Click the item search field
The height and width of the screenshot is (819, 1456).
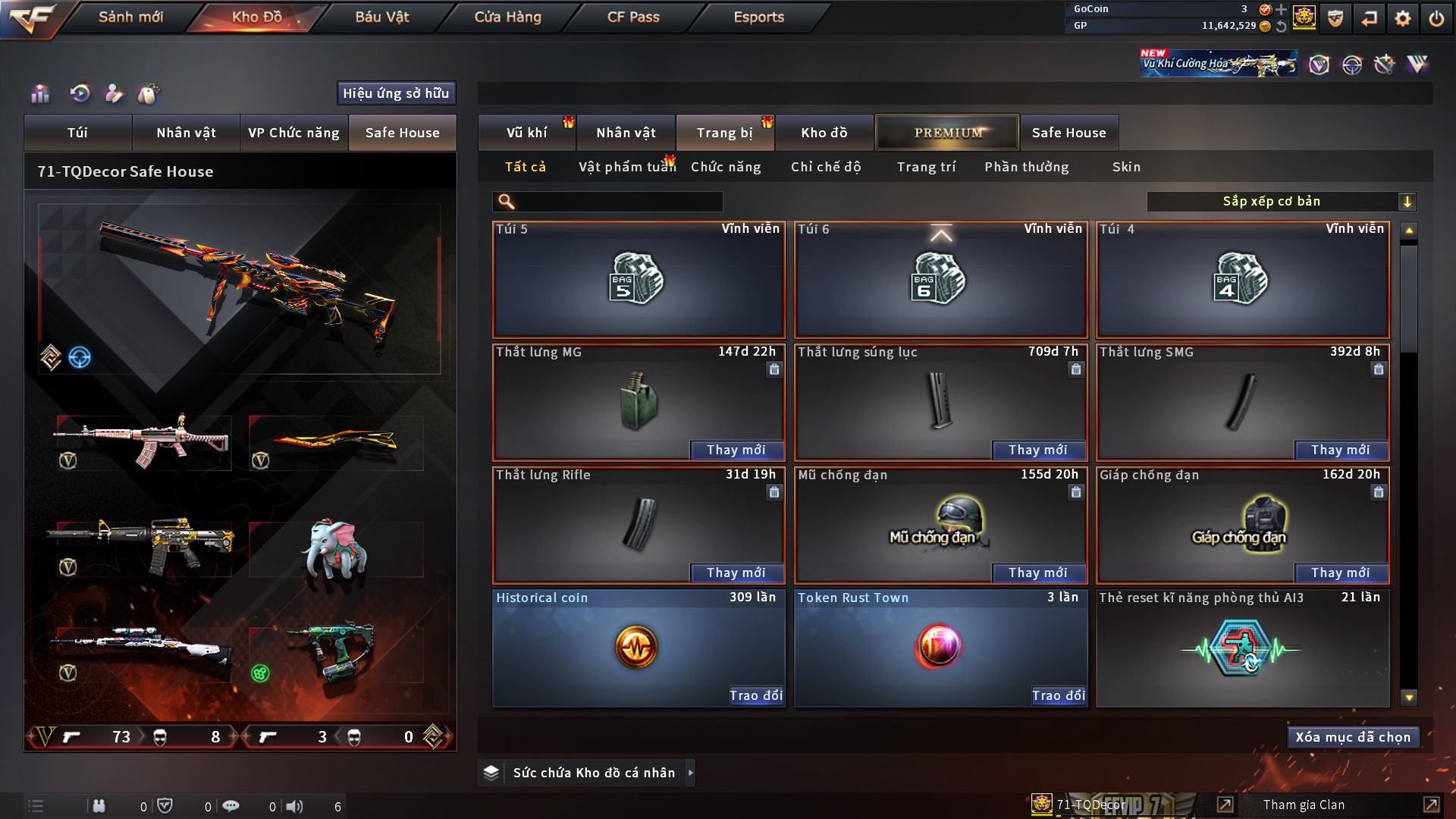tap(618, 202)
